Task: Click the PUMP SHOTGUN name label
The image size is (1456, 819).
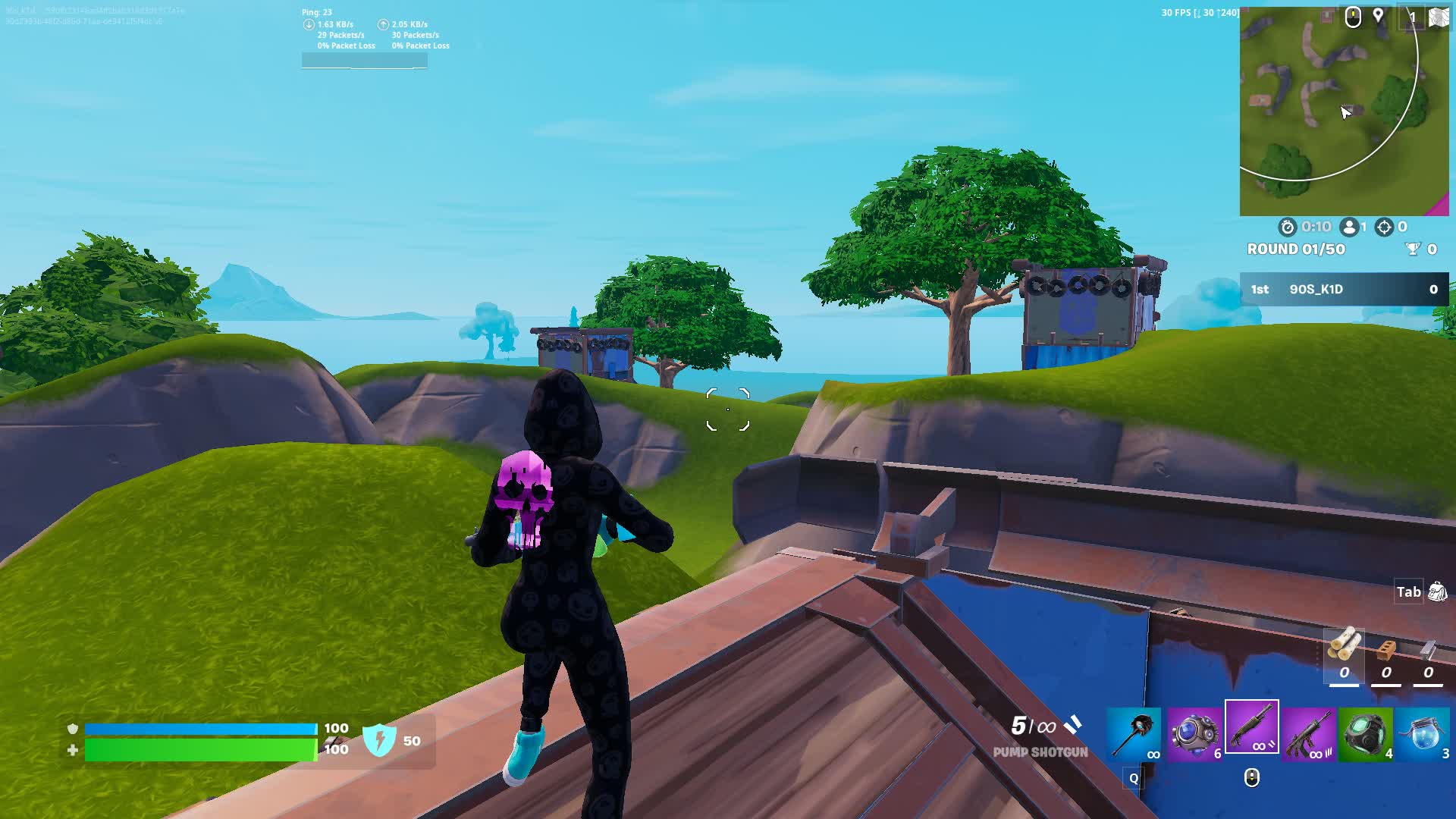Action: [1040, 753]
